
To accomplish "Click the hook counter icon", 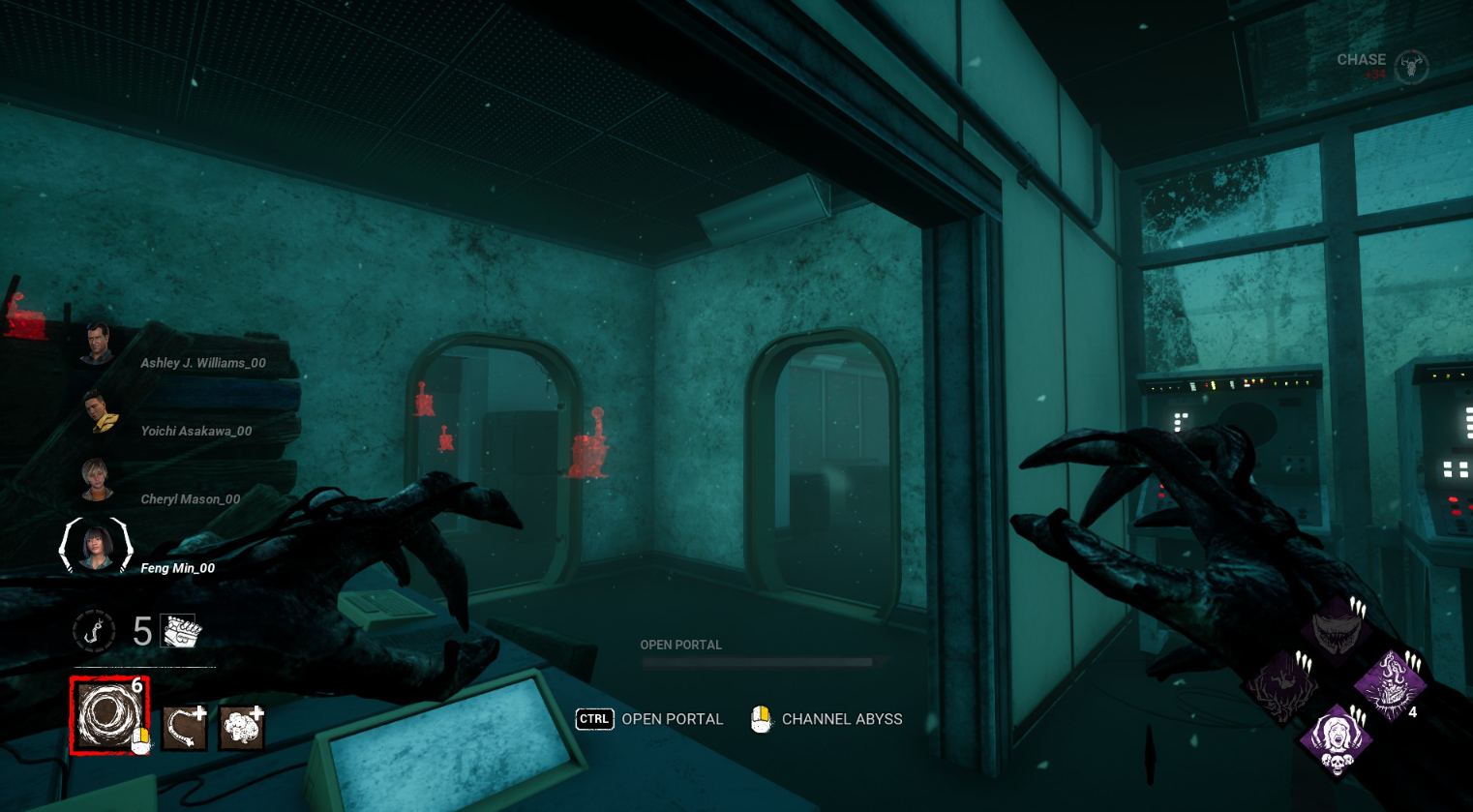I will point(95,632).
